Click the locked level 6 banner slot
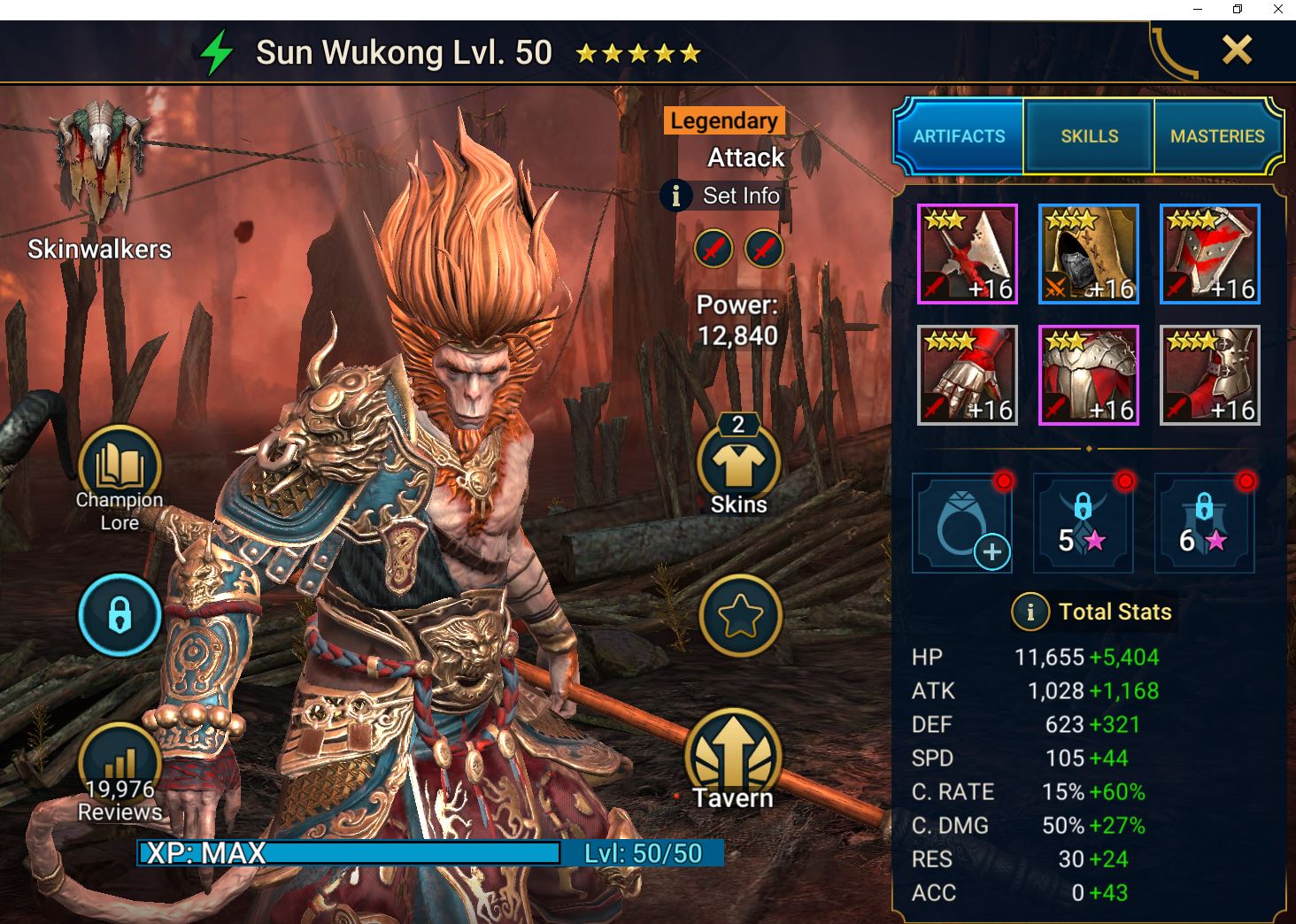1296x924 pixels. pos(1204,522)
